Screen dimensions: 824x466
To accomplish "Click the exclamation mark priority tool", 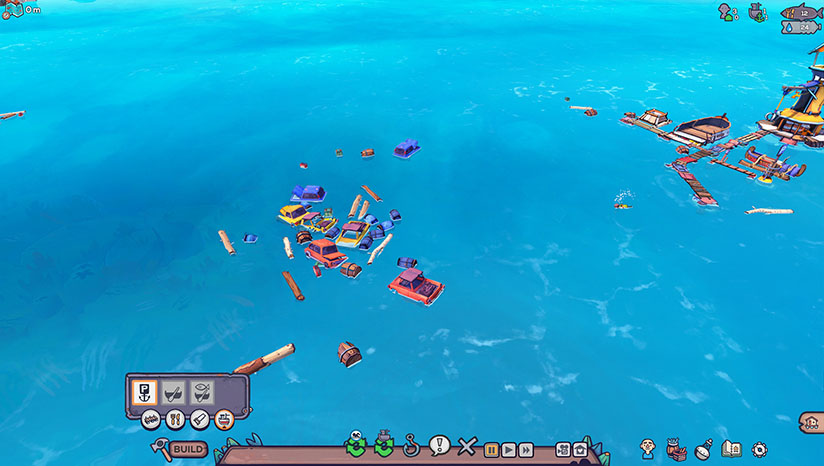I will pyautogui.click(x=438, y=445).
